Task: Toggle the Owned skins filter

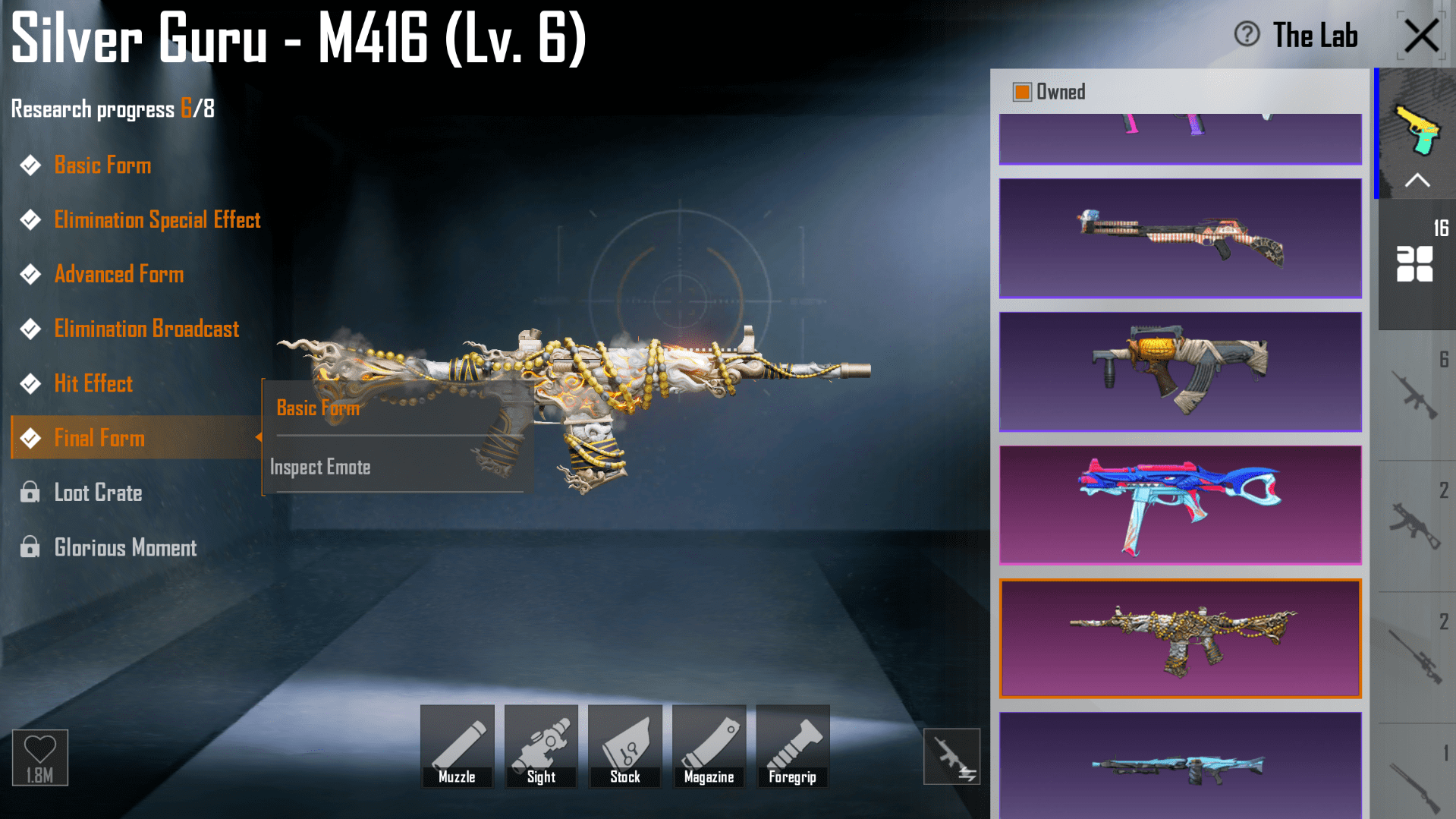Action: coord(1020,91)
